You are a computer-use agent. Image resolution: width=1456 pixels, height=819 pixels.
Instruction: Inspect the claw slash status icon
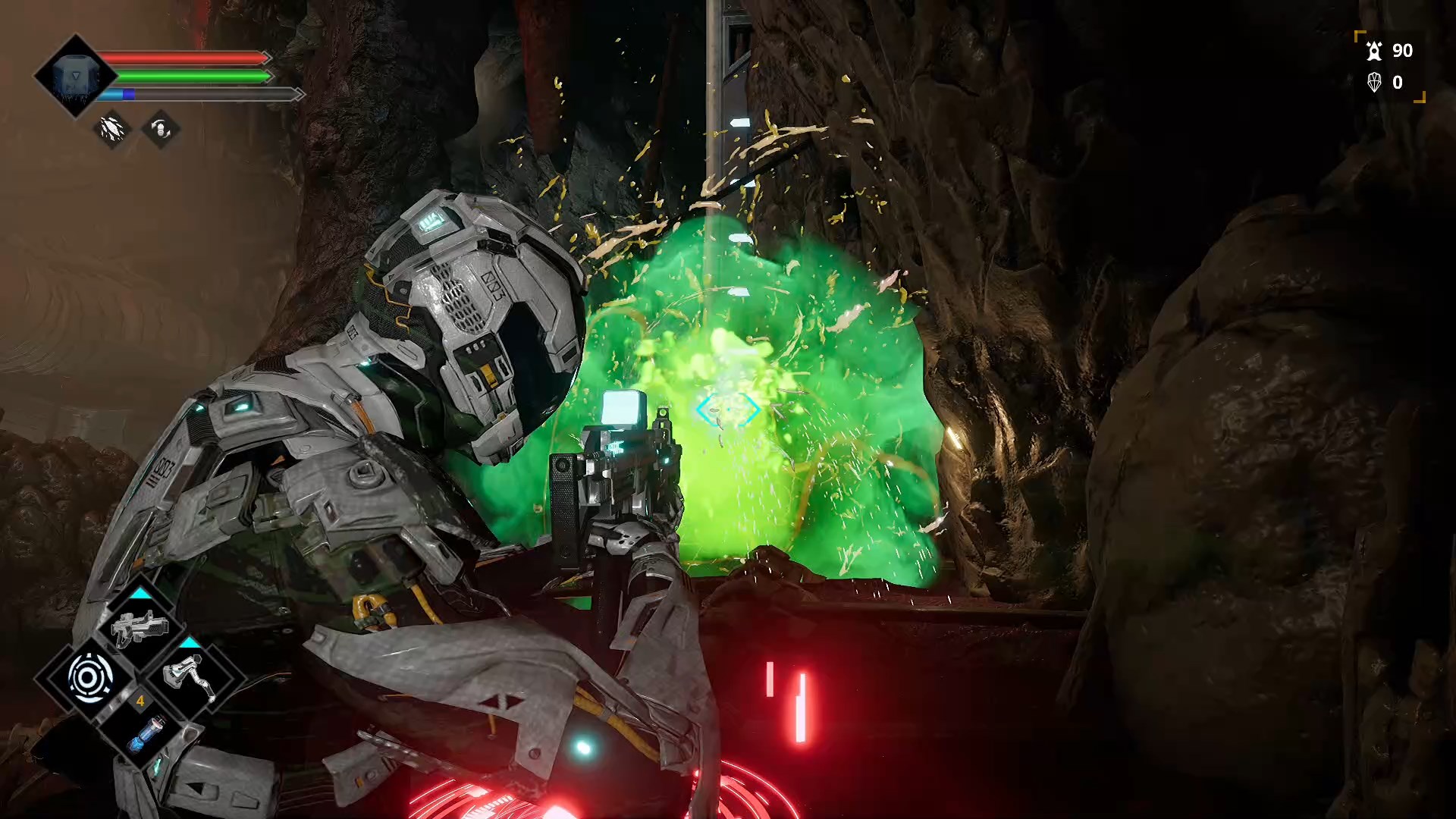112,129
